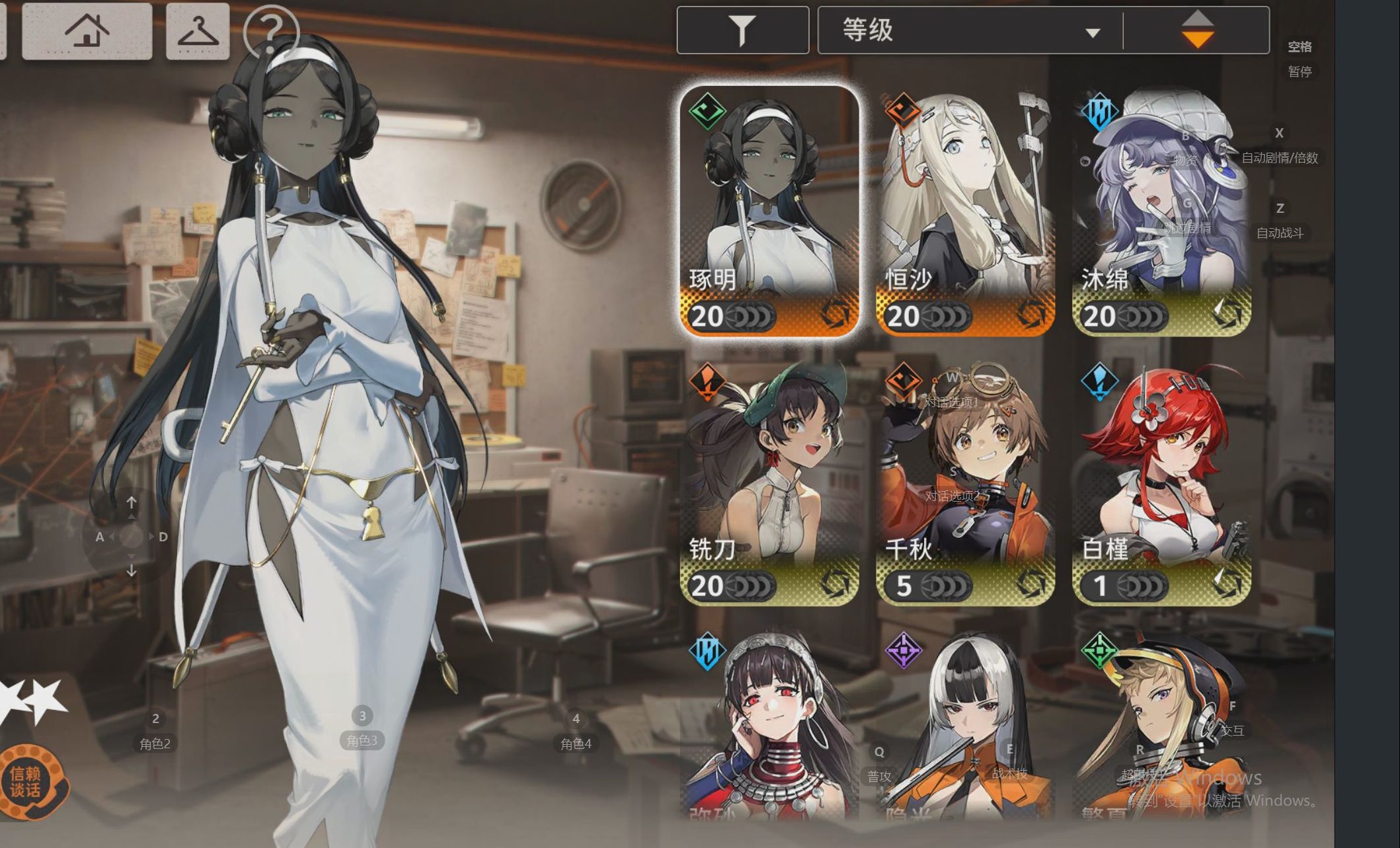
Task: Pick the 沐绵 character card
Action: 1161,212
